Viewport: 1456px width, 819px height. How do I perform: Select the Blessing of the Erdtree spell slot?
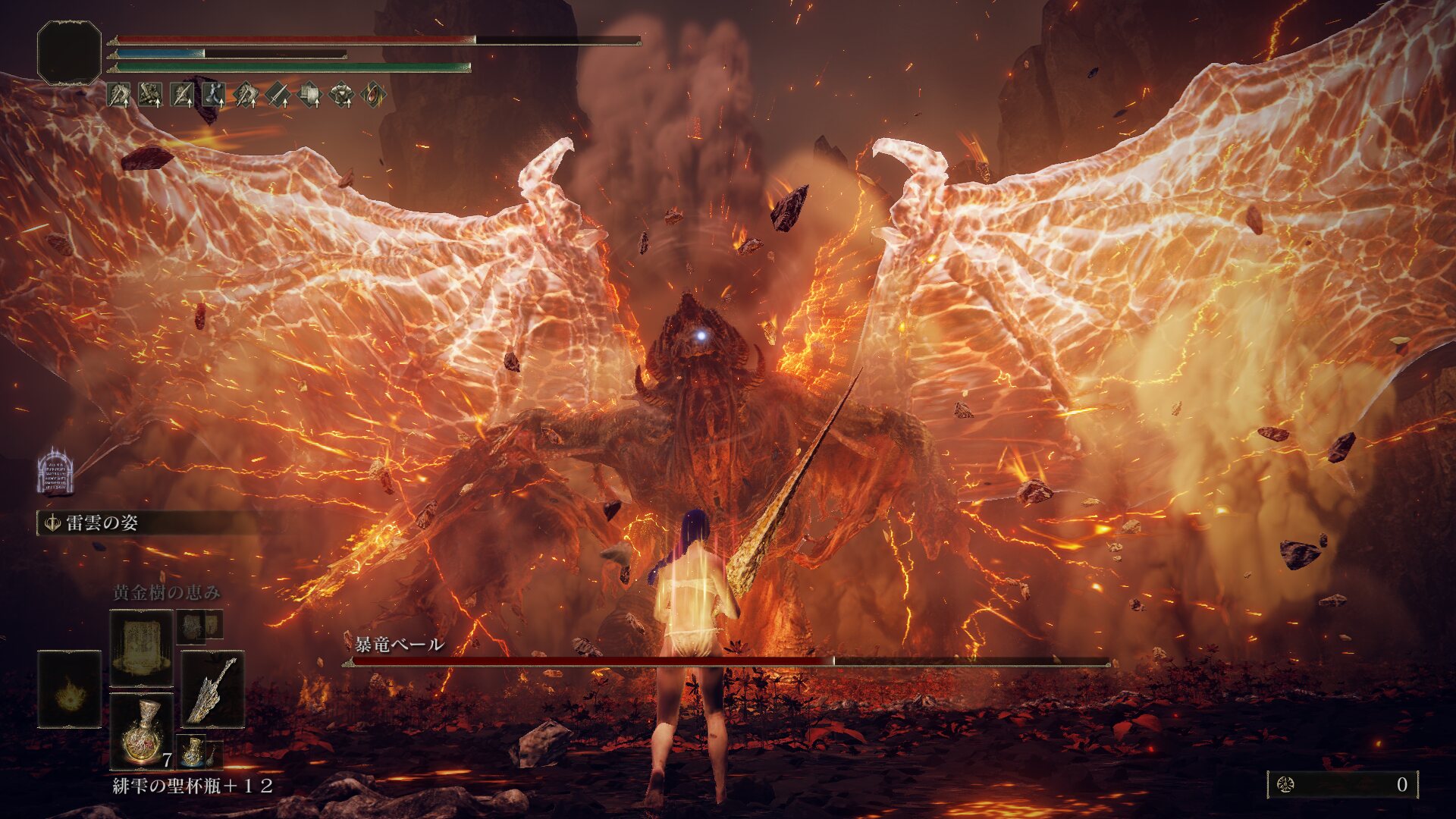pos(141,648)
